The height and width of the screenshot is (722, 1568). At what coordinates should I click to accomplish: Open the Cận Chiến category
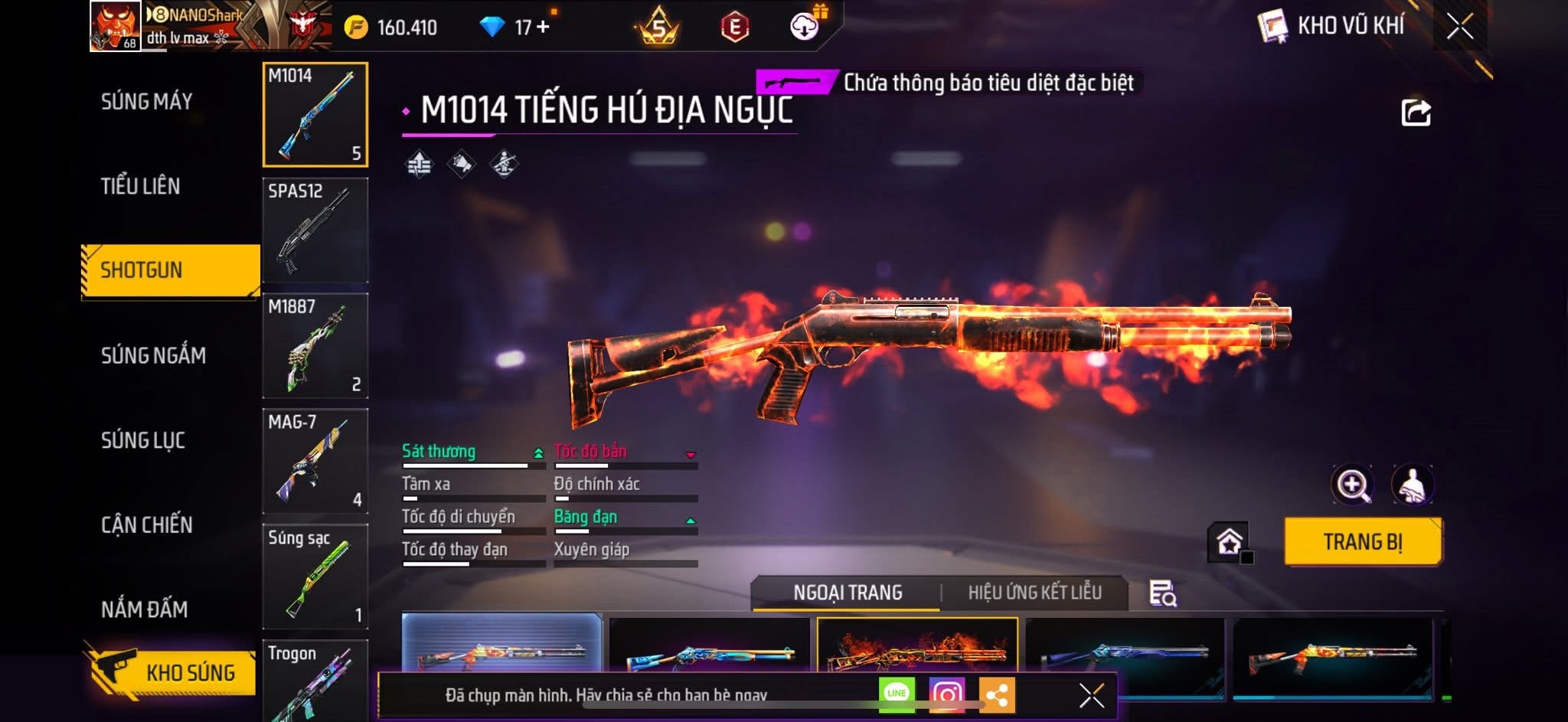tap(147, 525)
